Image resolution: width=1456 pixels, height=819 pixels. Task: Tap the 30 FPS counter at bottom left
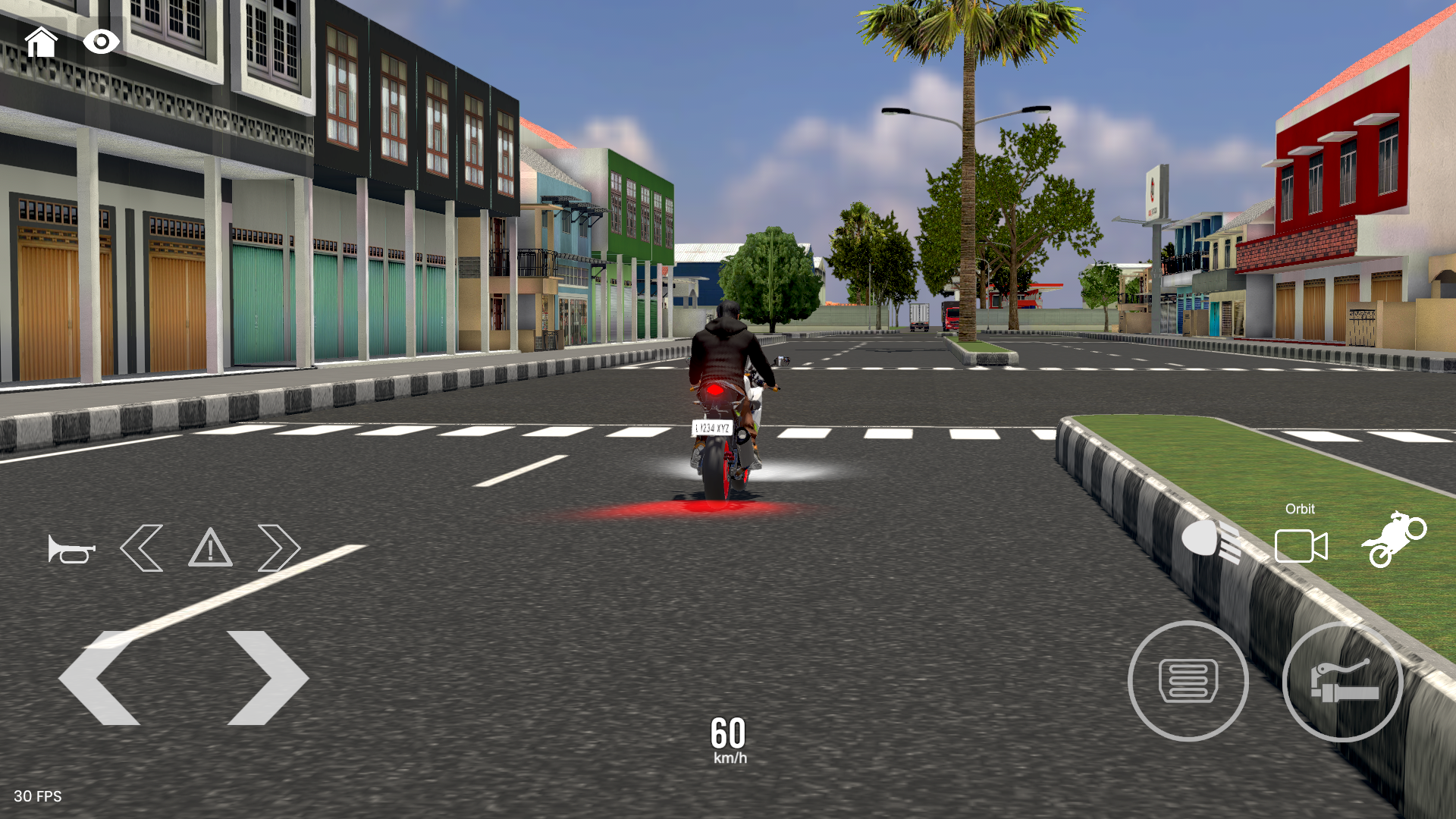pos(36,797)
